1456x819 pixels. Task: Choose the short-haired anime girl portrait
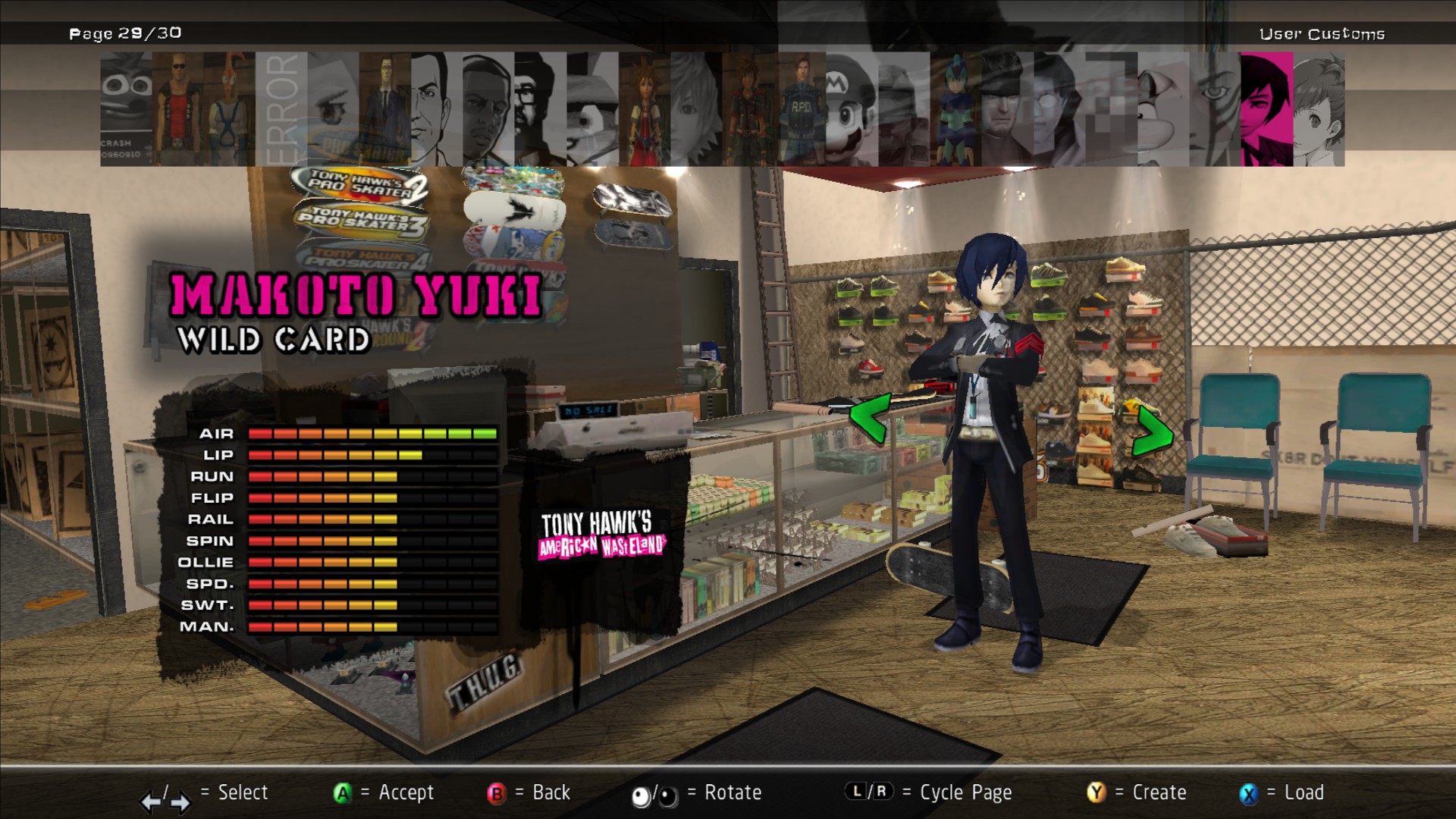pyautogui.click(x=1319, y=109)
